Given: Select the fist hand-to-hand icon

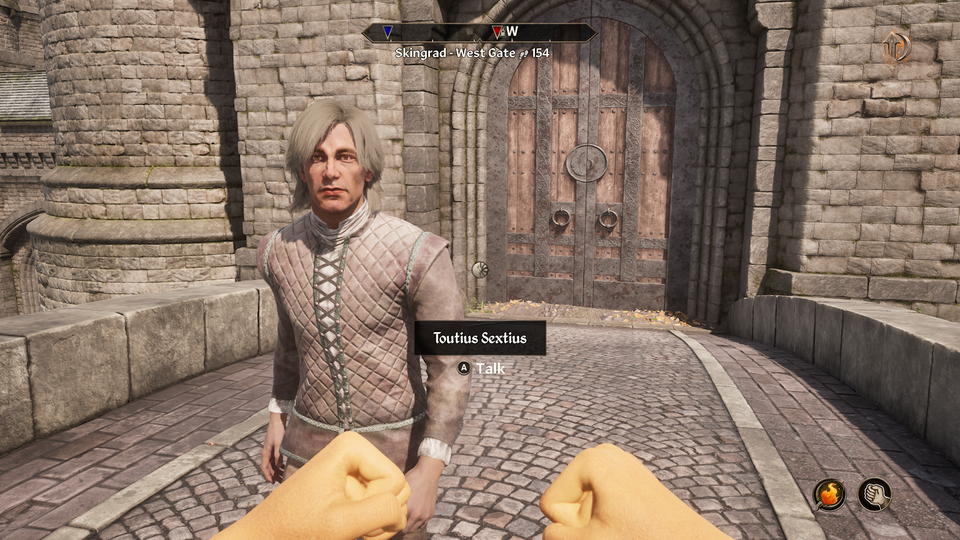Looking at the screenshot, I should (874, 494).
